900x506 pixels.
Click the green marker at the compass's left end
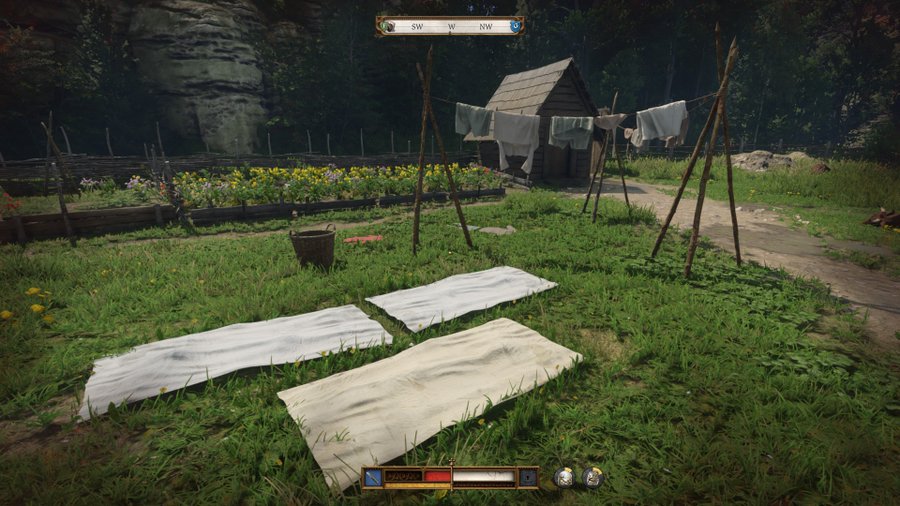[x=385, y=26]
